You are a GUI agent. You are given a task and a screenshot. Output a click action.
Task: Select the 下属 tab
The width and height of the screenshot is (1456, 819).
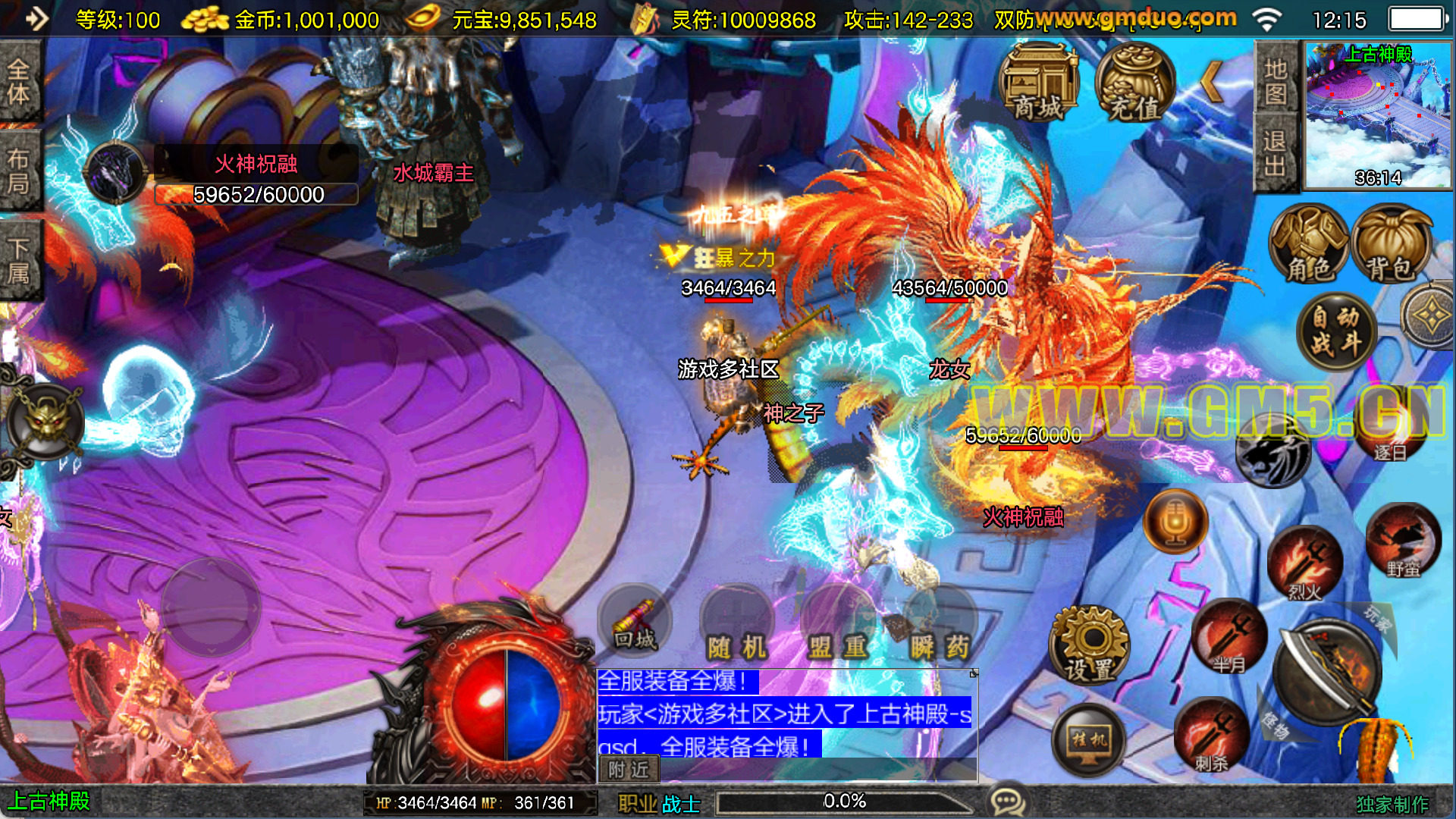pyautogui.click(x=19, y=259)
